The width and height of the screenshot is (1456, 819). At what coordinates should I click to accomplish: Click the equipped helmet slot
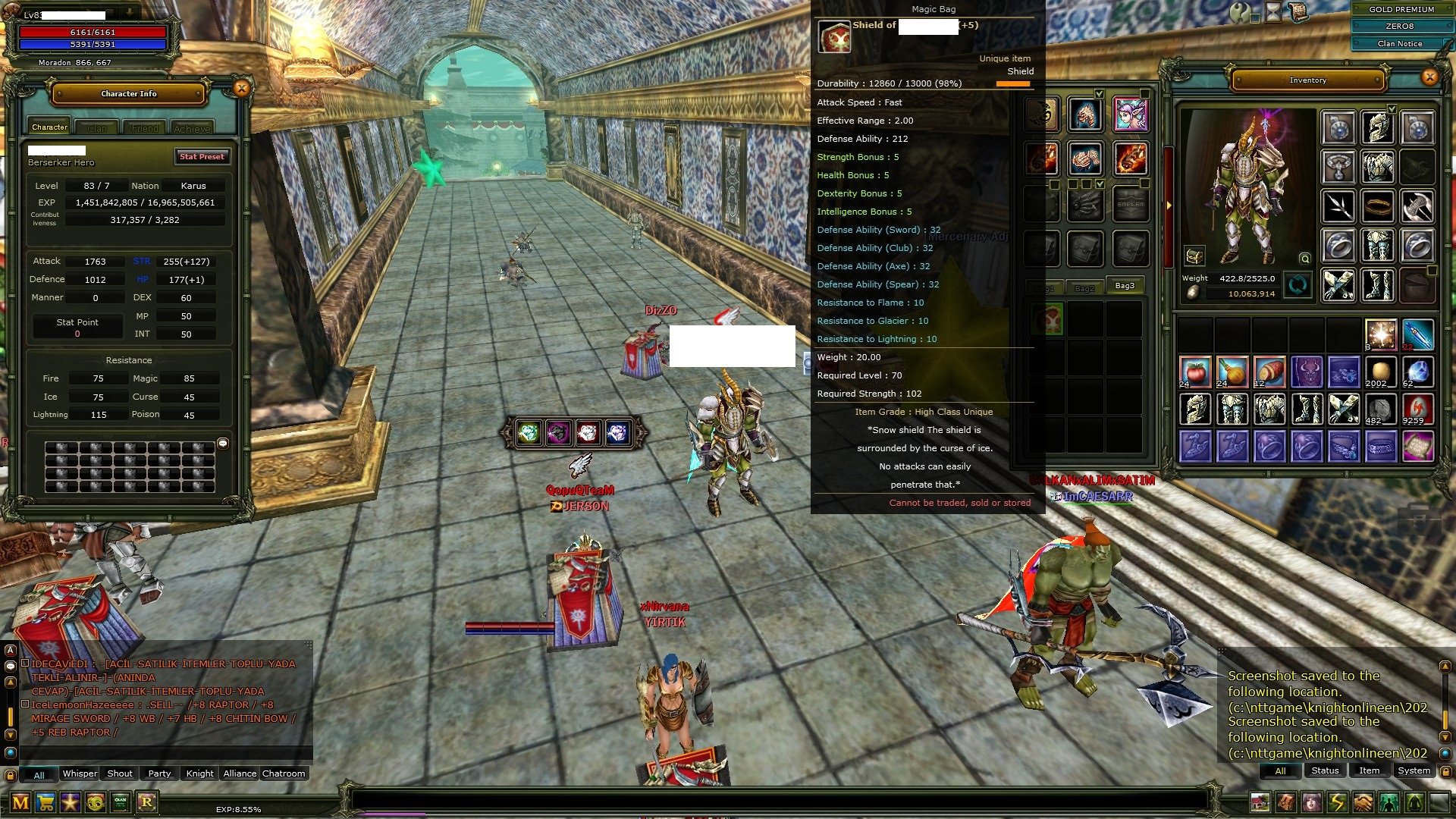(1377, 127)
